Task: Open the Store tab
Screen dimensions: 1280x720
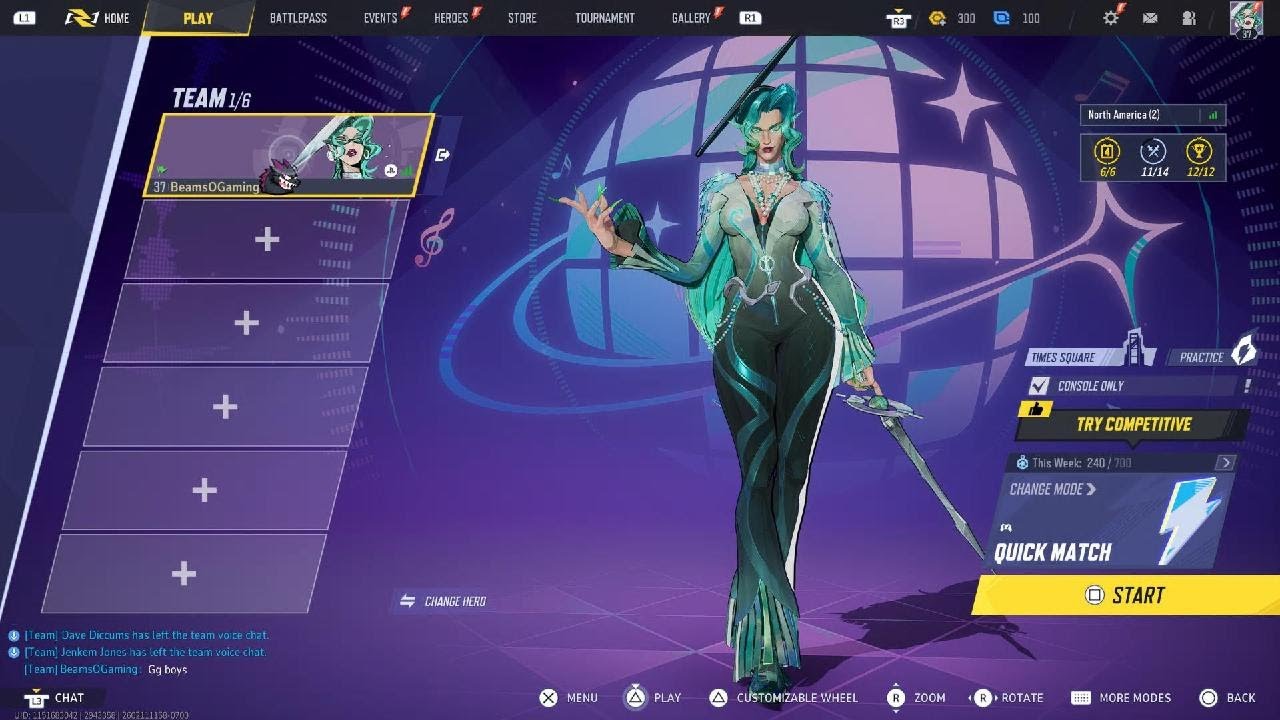Action: pyautogui.click(x=522, y=18)
